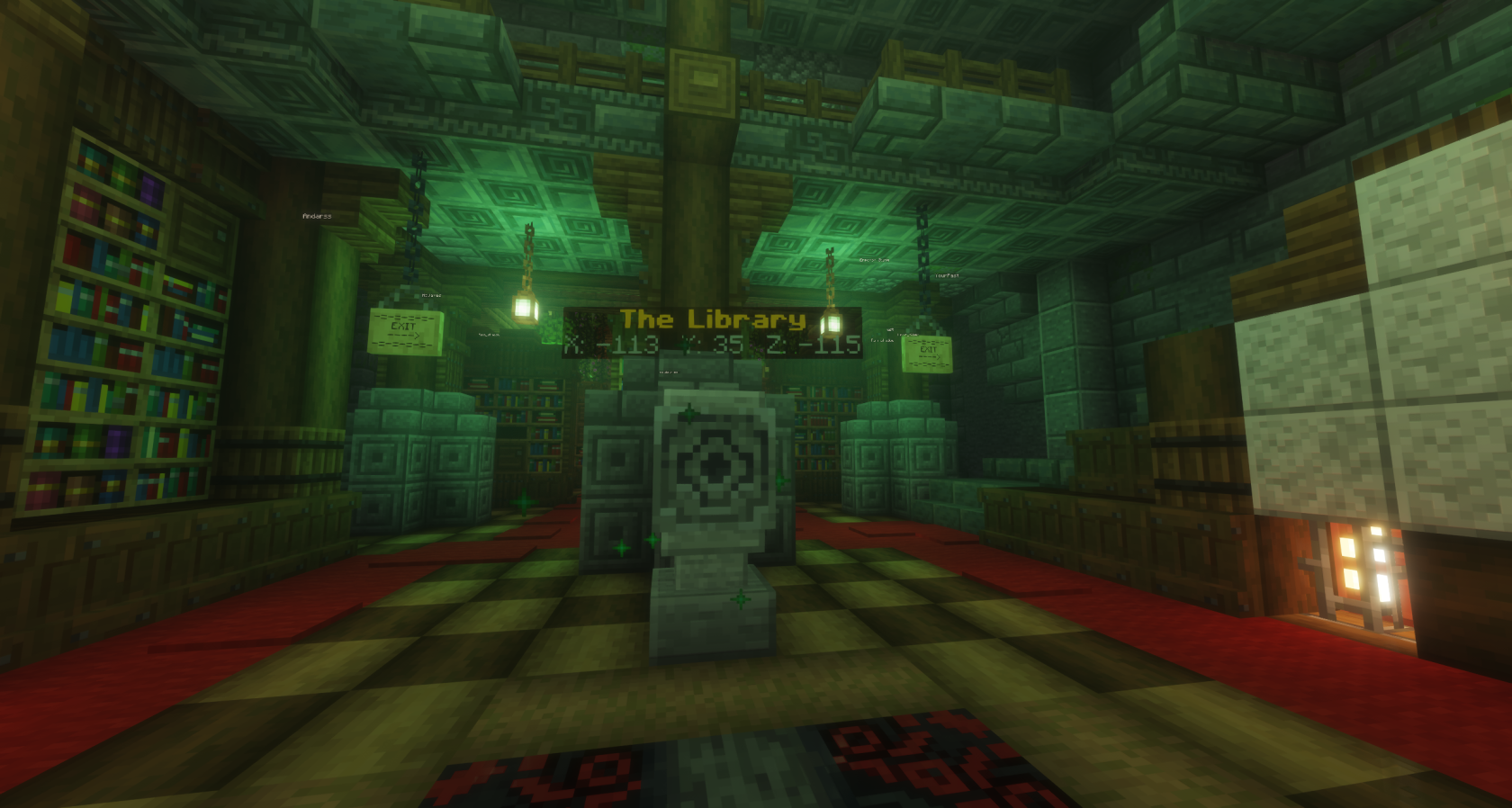The width and height of the screenshot is (1512, 808).
Task: Click the vine-covered lantern beside The Library title
Action: [832, 324]
